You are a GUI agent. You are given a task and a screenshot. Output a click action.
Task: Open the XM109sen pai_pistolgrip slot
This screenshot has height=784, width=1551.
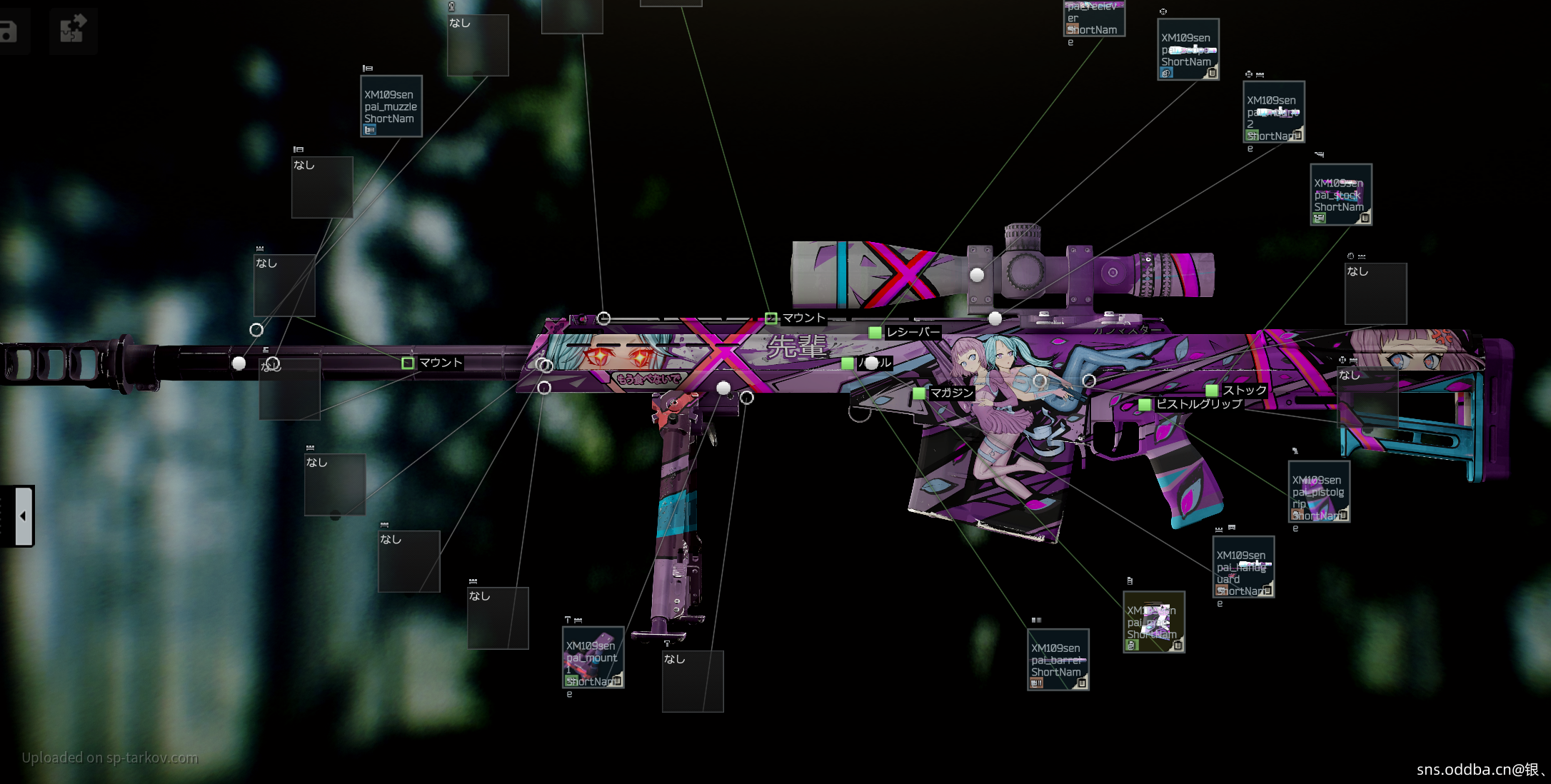pyautogui.click(x=1318, y=492)
